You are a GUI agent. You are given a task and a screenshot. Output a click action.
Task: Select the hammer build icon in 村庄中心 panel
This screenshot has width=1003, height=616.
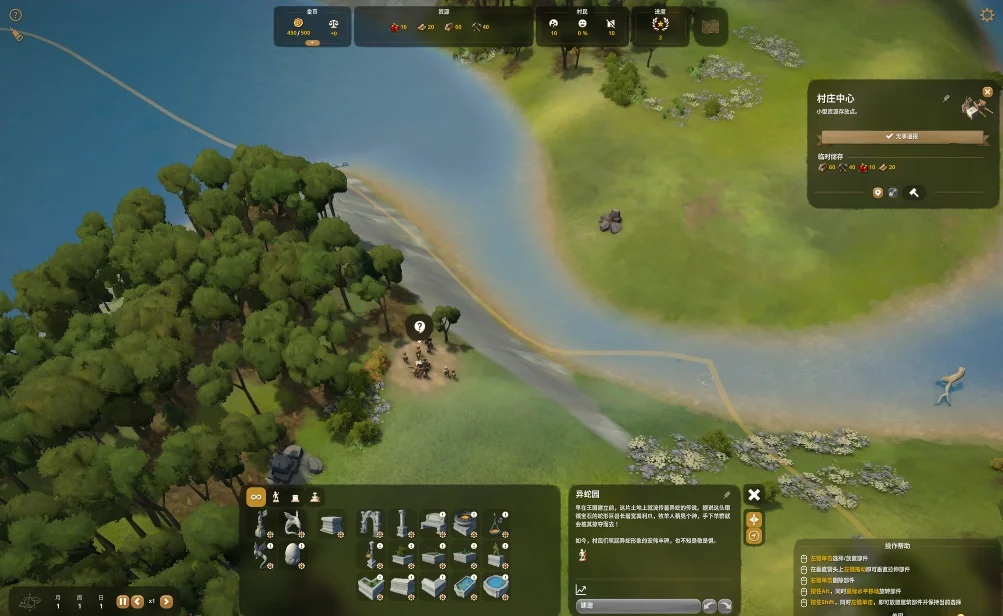pos(913,192)
